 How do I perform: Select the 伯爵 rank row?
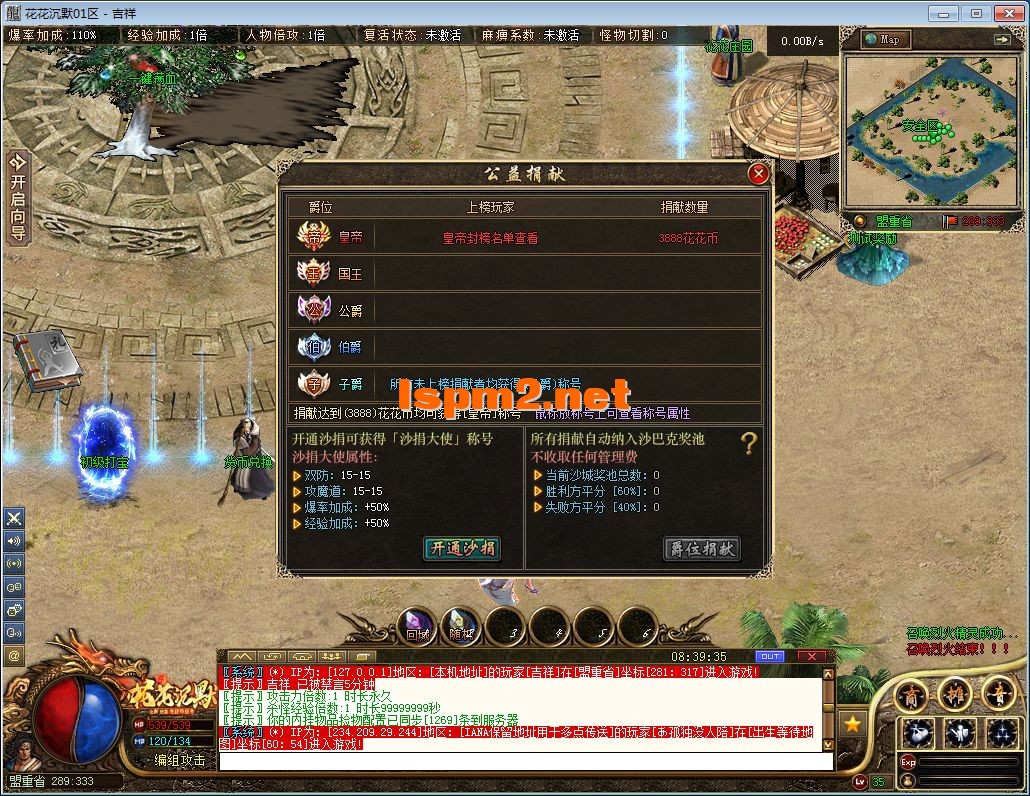(x=525, y=347)
